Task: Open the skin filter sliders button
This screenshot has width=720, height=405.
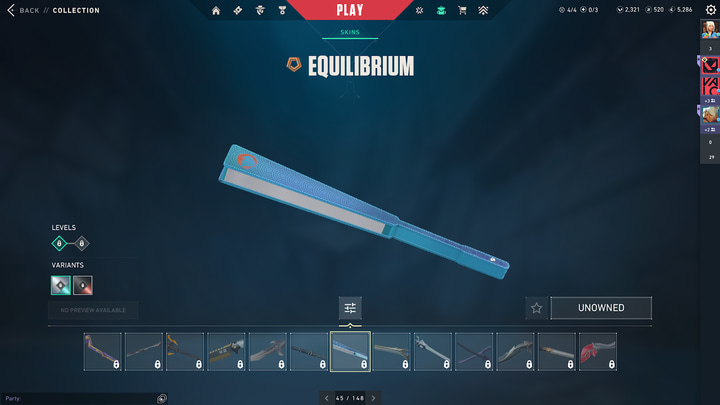Action: tap(350, 308)
